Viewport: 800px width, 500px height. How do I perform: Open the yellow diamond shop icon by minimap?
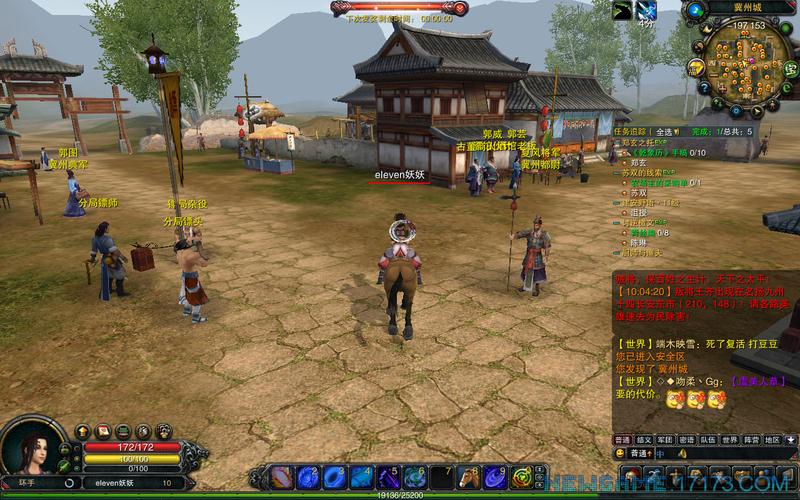point(696,67)
